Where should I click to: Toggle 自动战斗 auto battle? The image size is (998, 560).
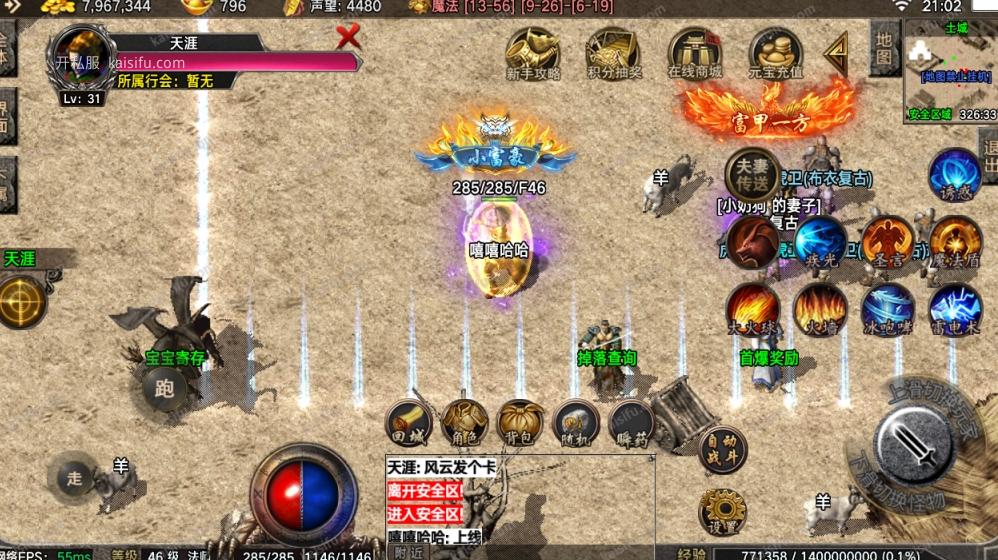722,448
